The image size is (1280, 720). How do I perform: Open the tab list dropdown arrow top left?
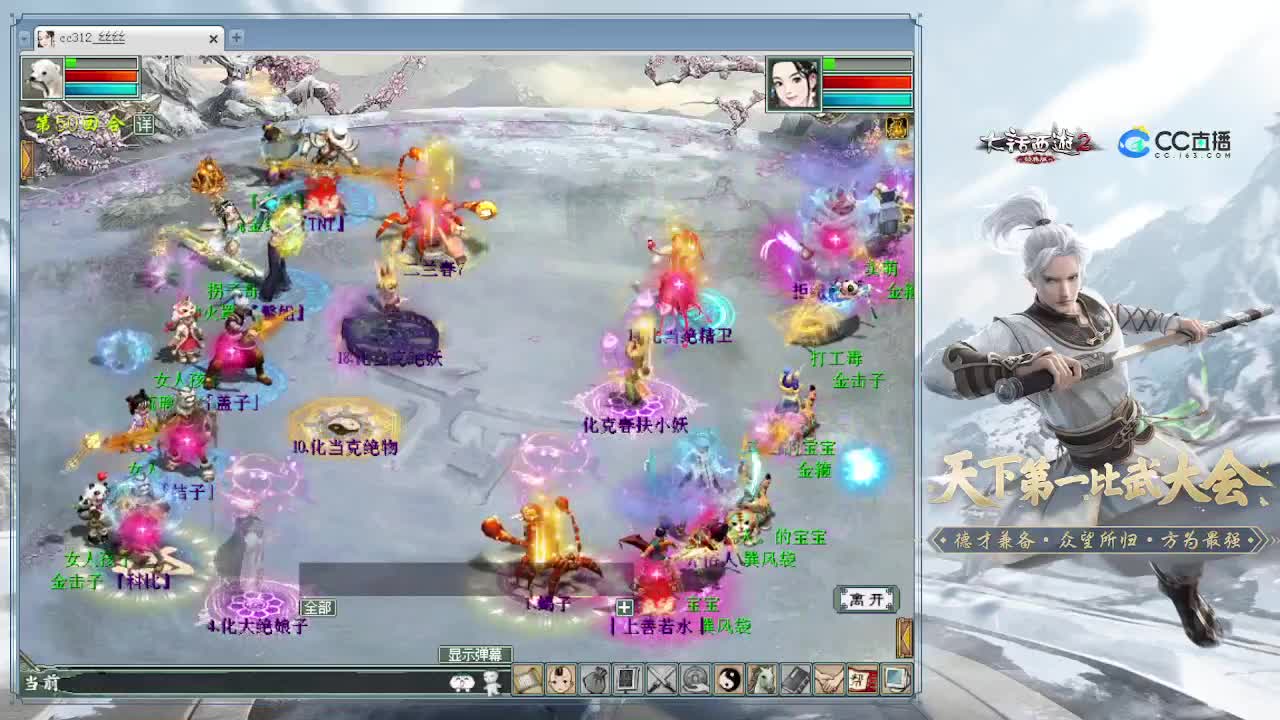(22, 39)
